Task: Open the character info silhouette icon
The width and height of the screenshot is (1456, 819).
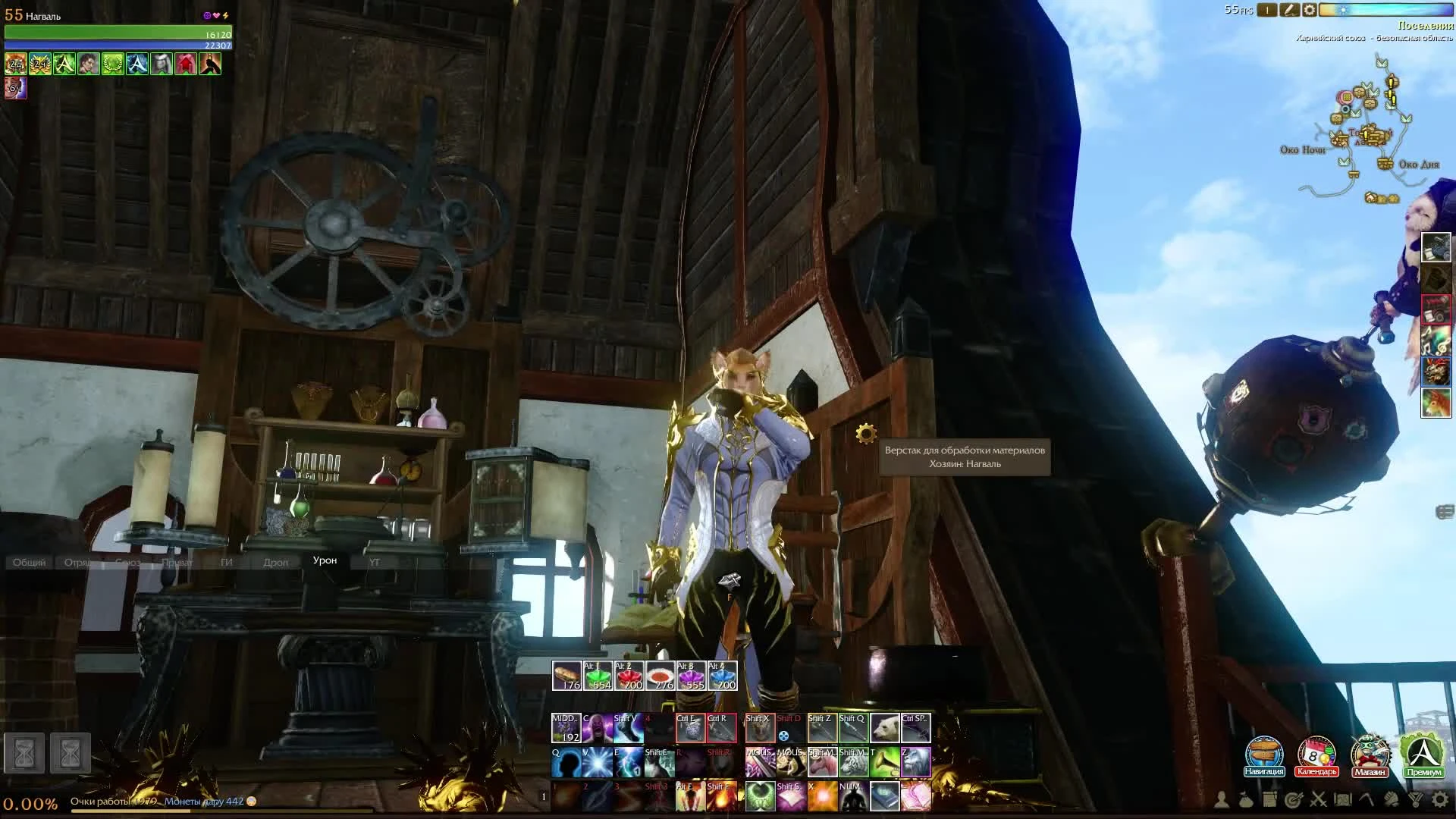Action: click(x=1222, y=798)
